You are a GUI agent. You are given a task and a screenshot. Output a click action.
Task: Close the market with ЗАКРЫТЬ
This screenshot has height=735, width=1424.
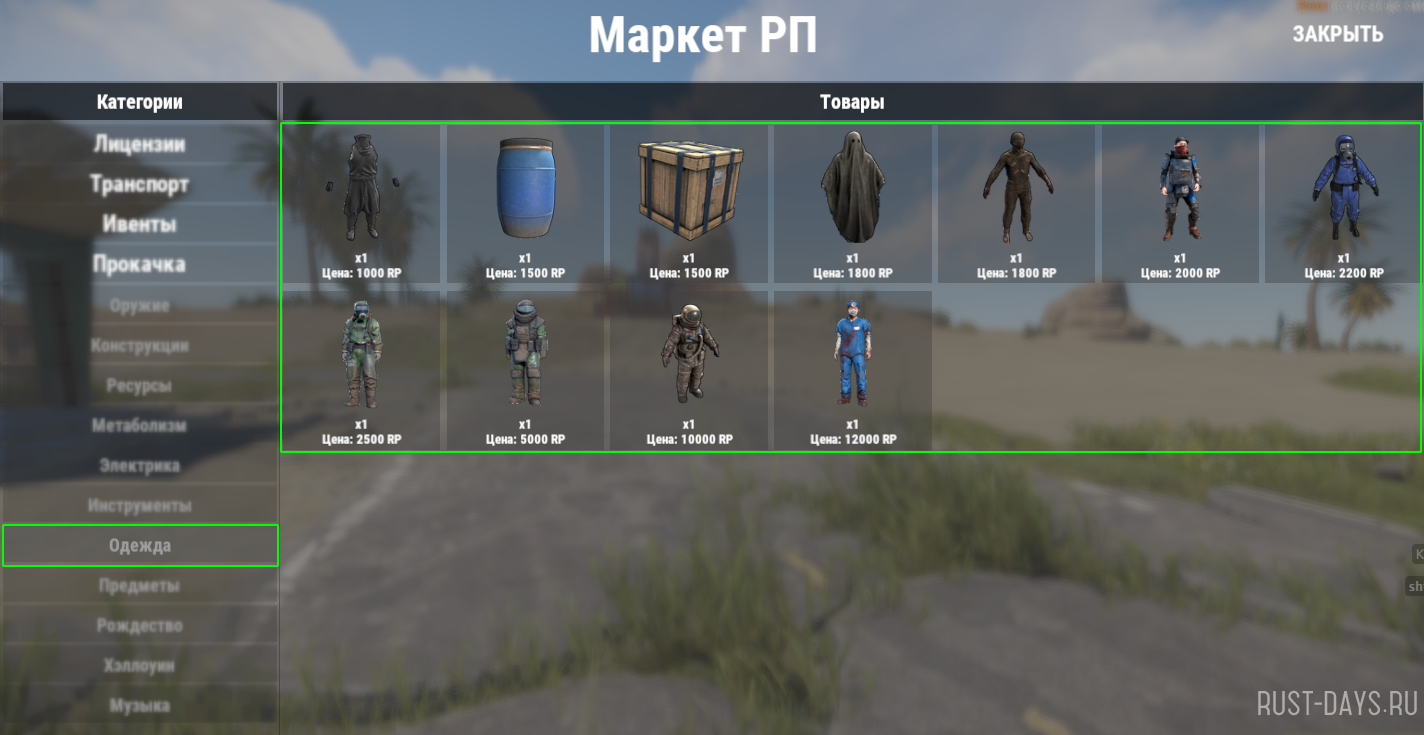(x=1337, y=33)
